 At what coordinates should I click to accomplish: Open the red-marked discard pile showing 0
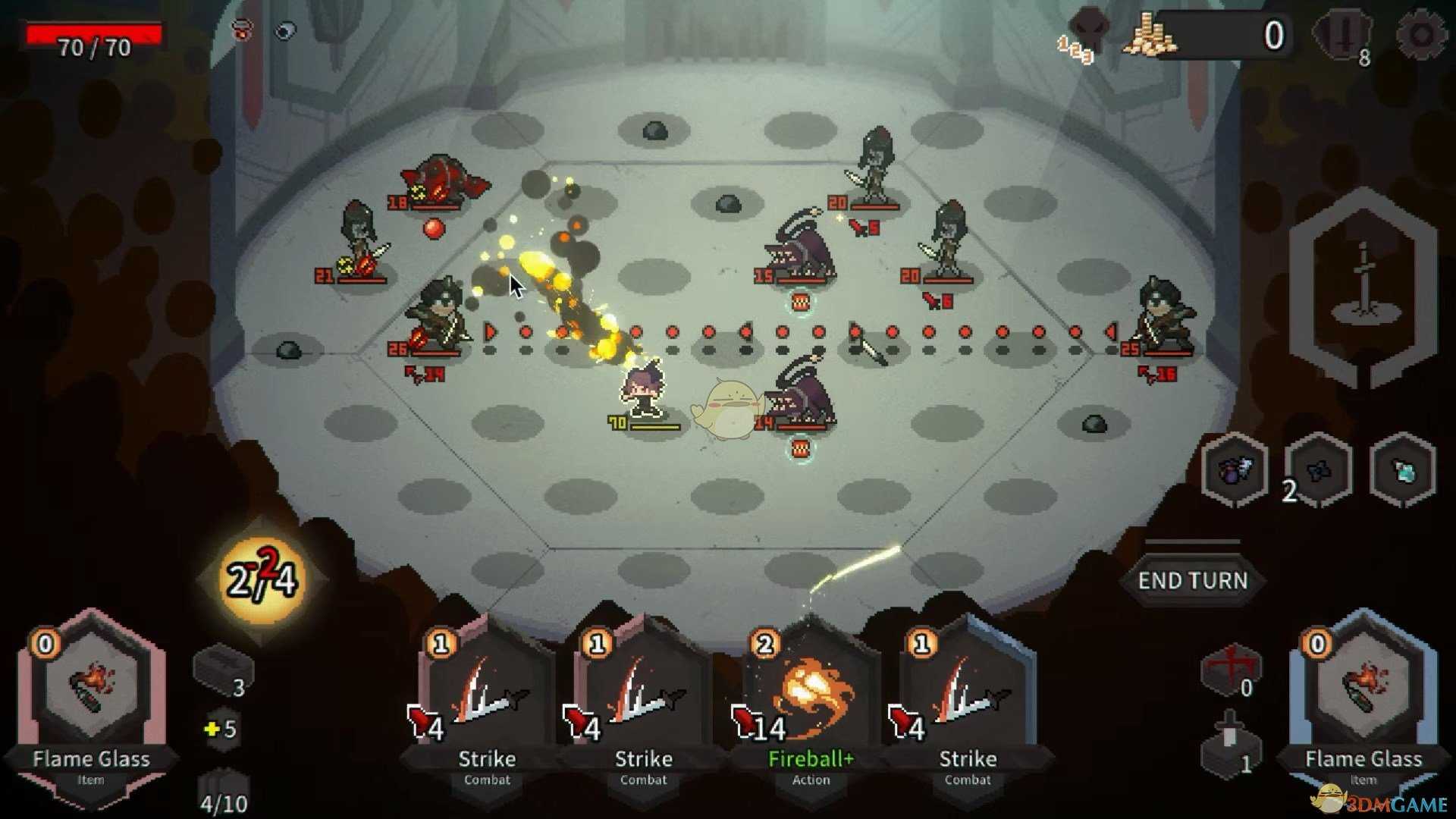point(1230,671)
